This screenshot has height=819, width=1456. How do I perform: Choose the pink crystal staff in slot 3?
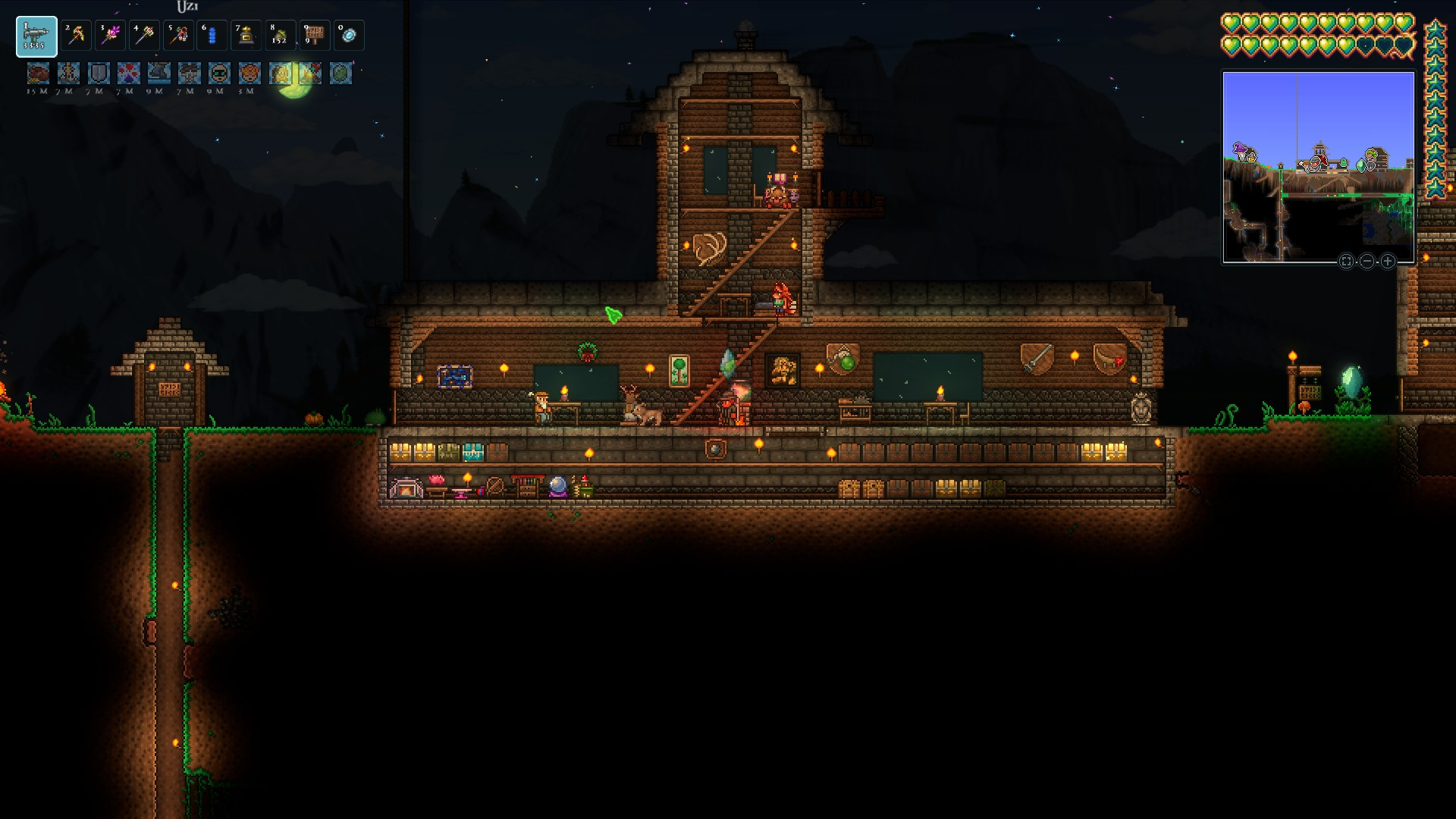[110, 36]
